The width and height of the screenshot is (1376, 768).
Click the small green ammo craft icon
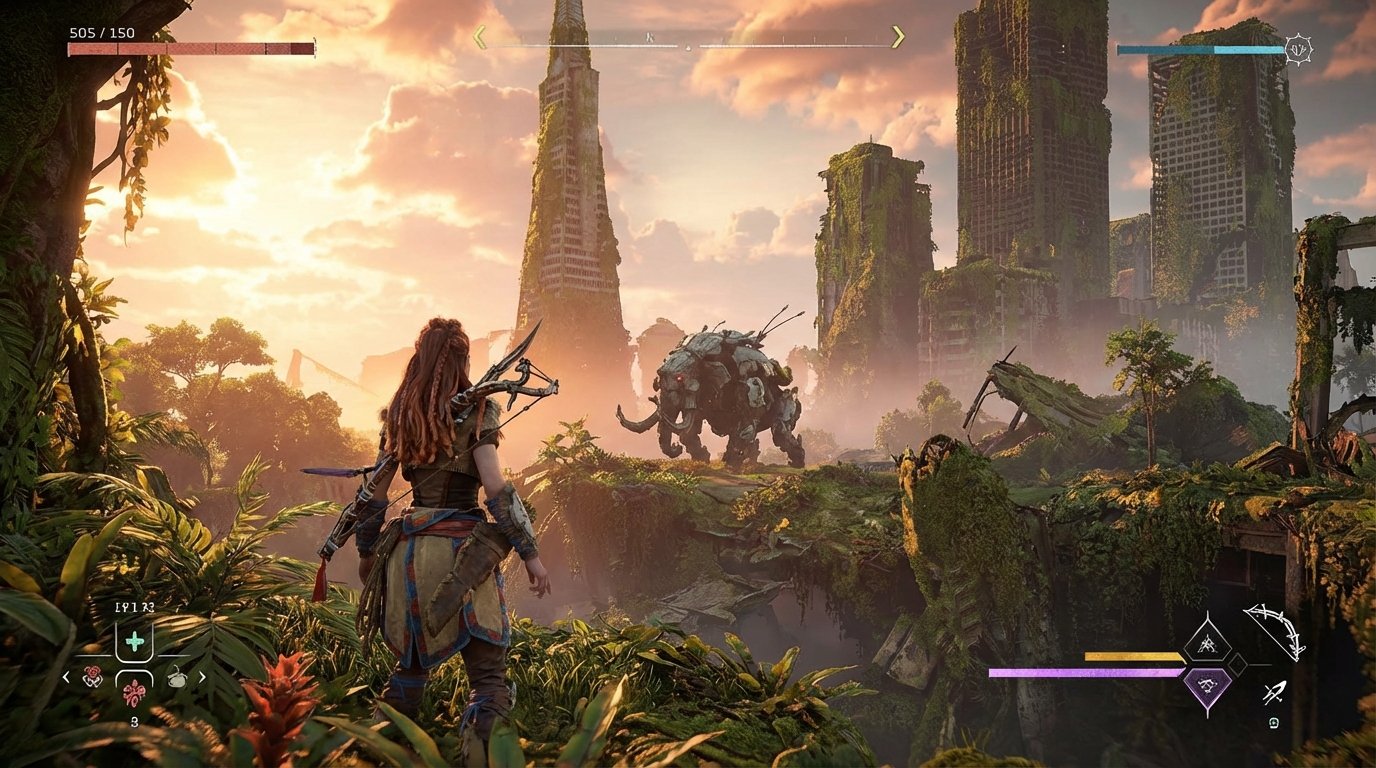(x=1272, y=724)
